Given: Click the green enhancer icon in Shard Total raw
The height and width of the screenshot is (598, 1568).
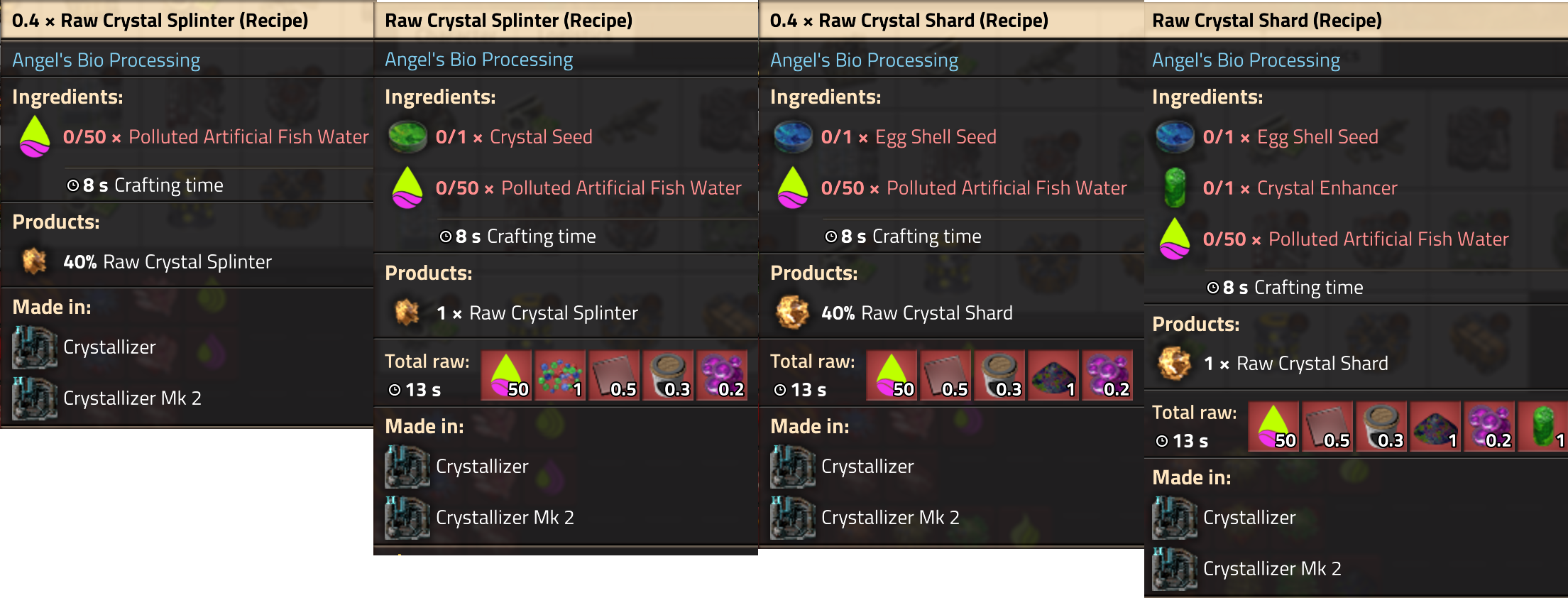Looking at the screenshot, I should (1544, 426).
